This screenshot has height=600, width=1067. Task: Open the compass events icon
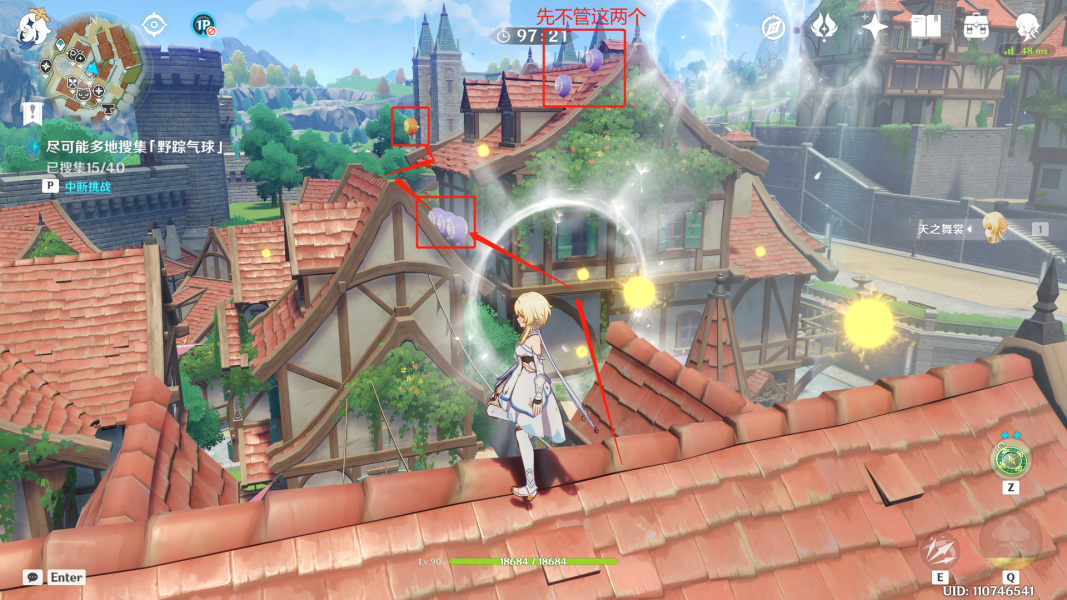pos(774,27)
